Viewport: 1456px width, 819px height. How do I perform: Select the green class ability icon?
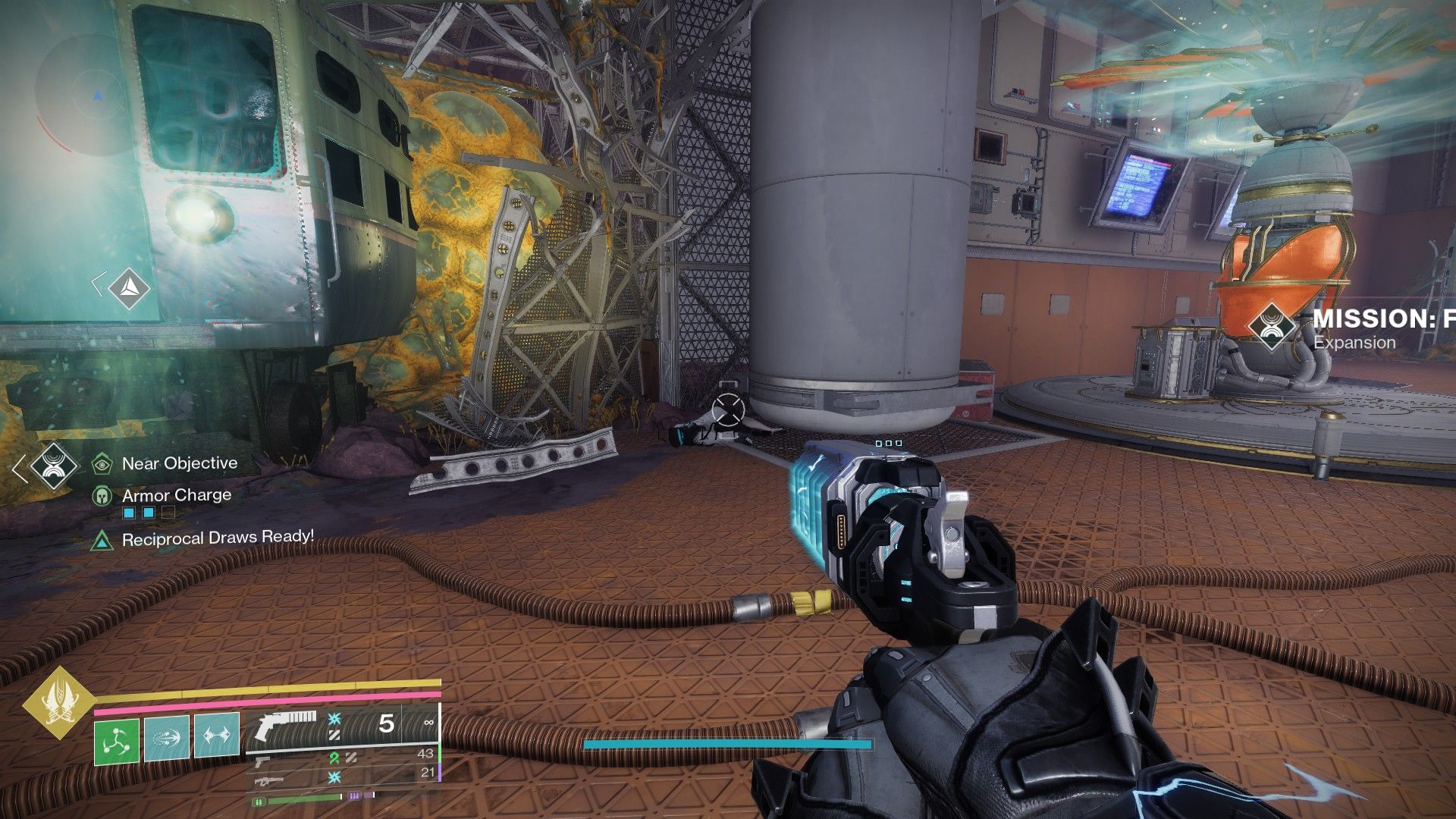point(118,739)
